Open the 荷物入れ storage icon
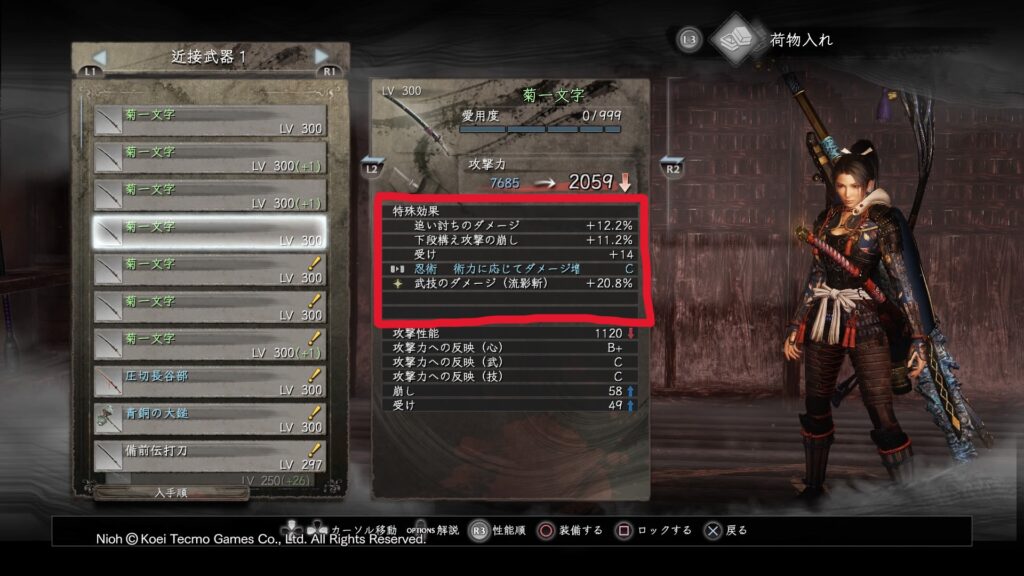Viewport: 1024px width, 576px height. click(x=736, y=39)
